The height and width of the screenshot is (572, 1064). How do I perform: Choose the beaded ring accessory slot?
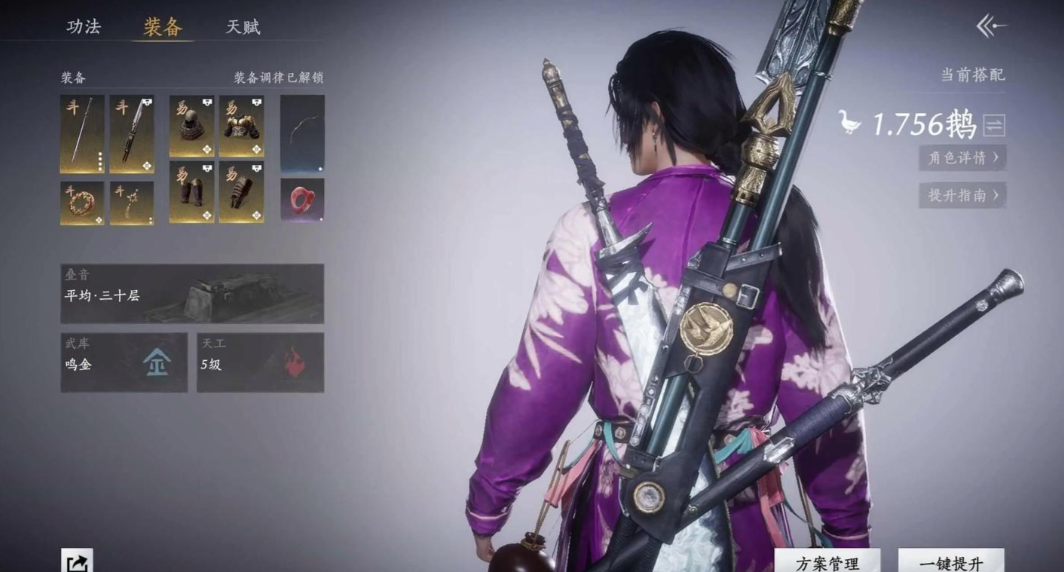click(82, 202)
